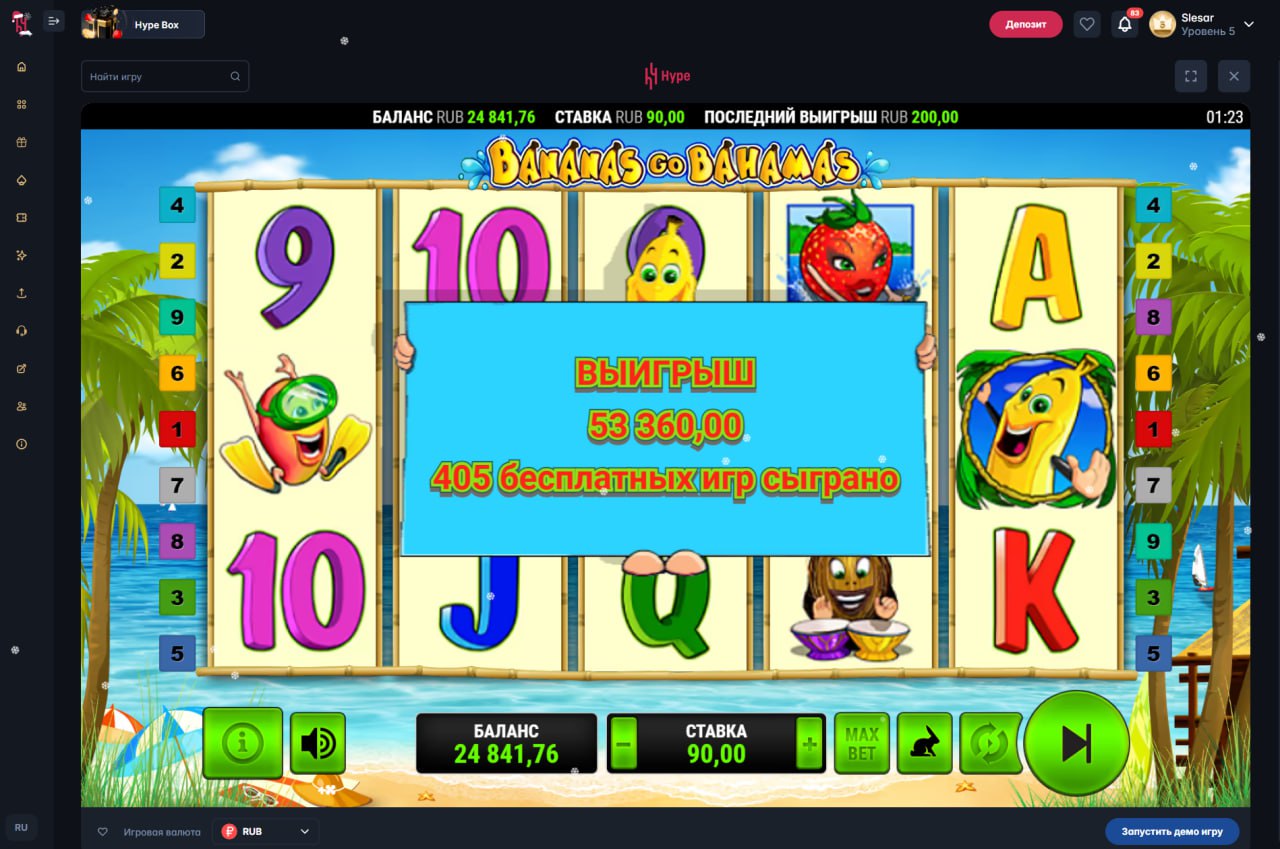Switch the game to fullscreen mode
Screen dimensions: 1280x849
[1190, 76]
